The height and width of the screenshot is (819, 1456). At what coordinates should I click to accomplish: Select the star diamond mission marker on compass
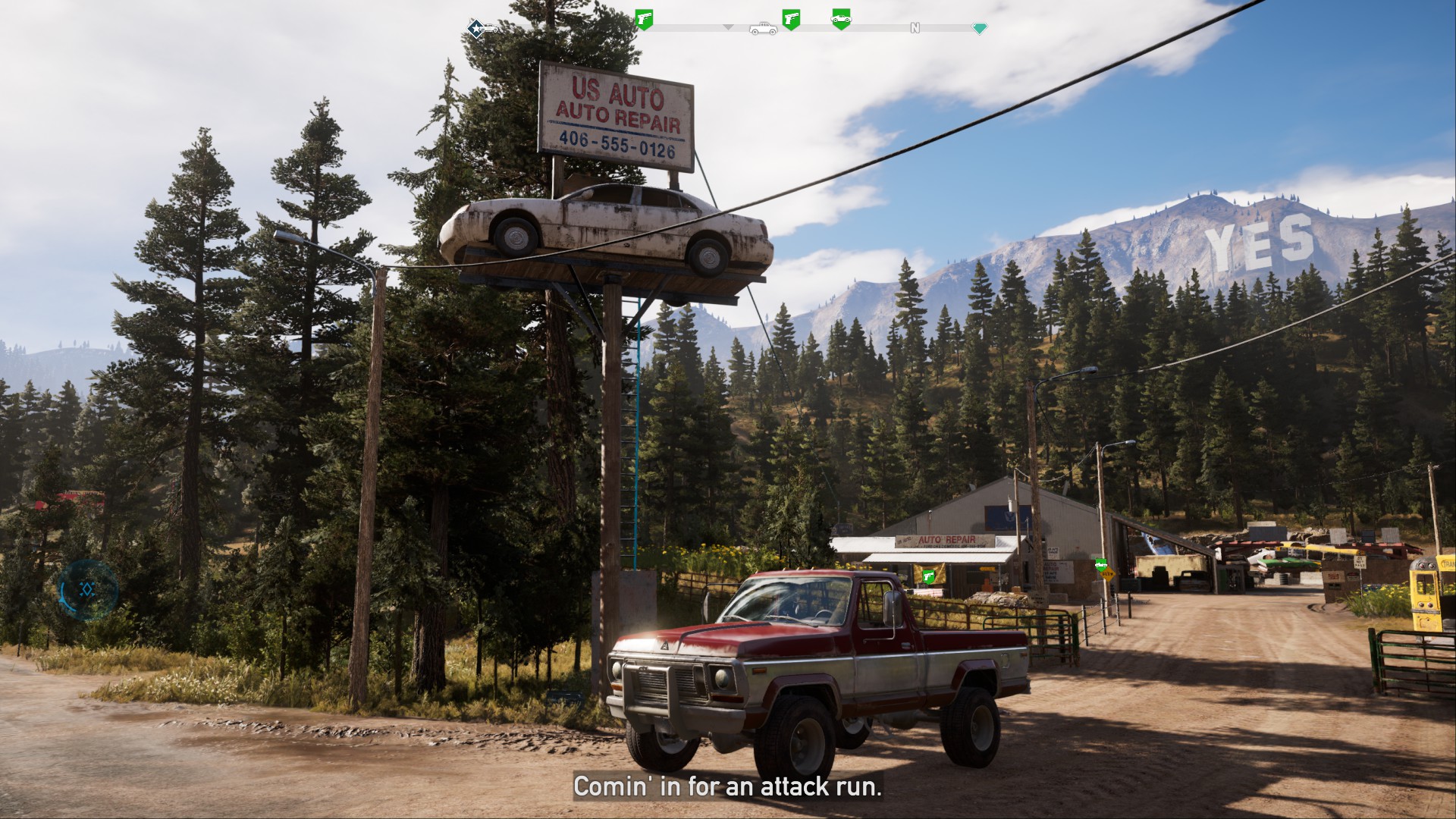click(x=475, y=29)
